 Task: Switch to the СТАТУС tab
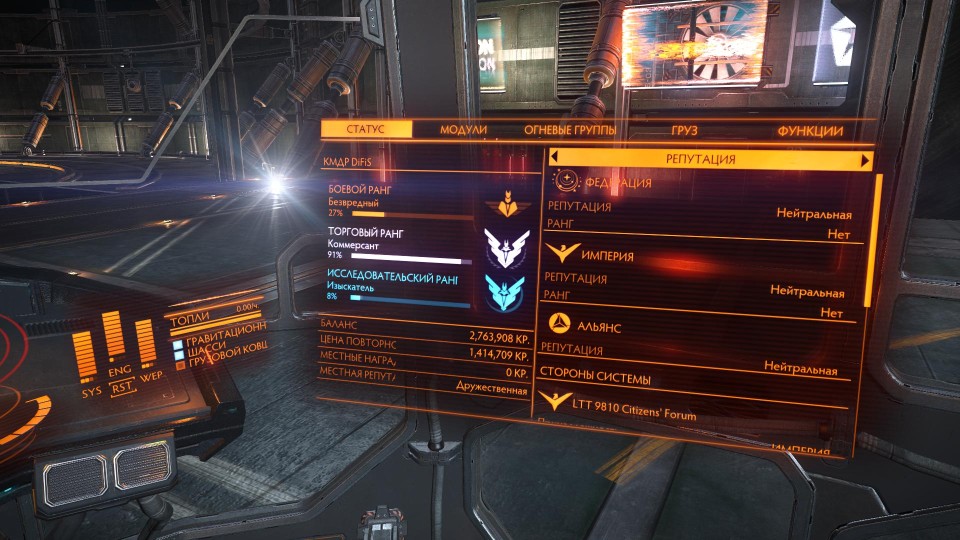pyautogui.click(x=366, y=130)
